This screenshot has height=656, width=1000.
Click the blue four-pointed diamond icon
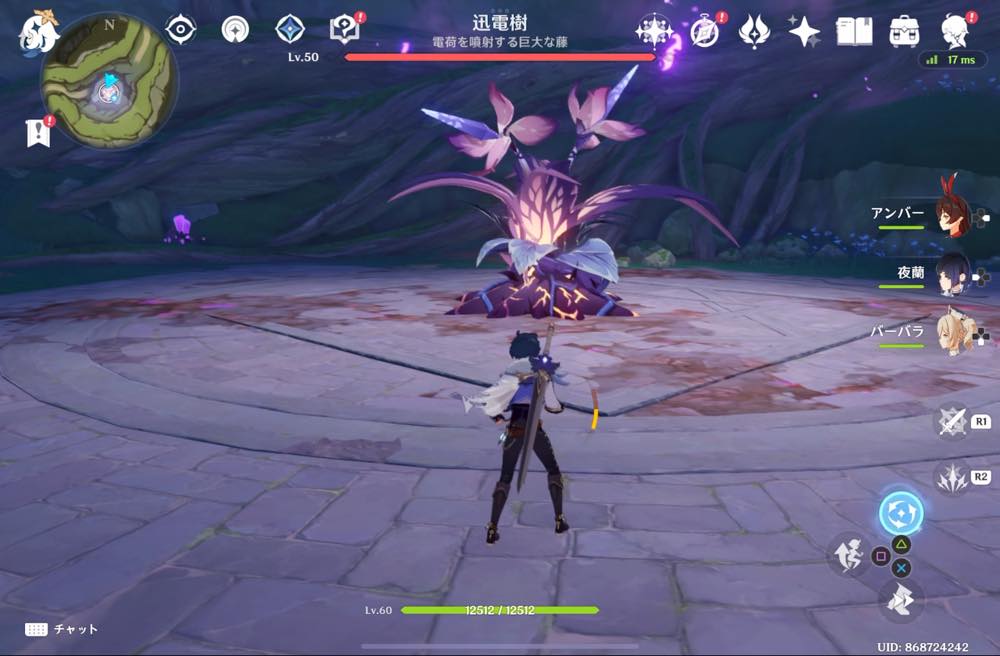pyautogui.click(x=290, y=30)
